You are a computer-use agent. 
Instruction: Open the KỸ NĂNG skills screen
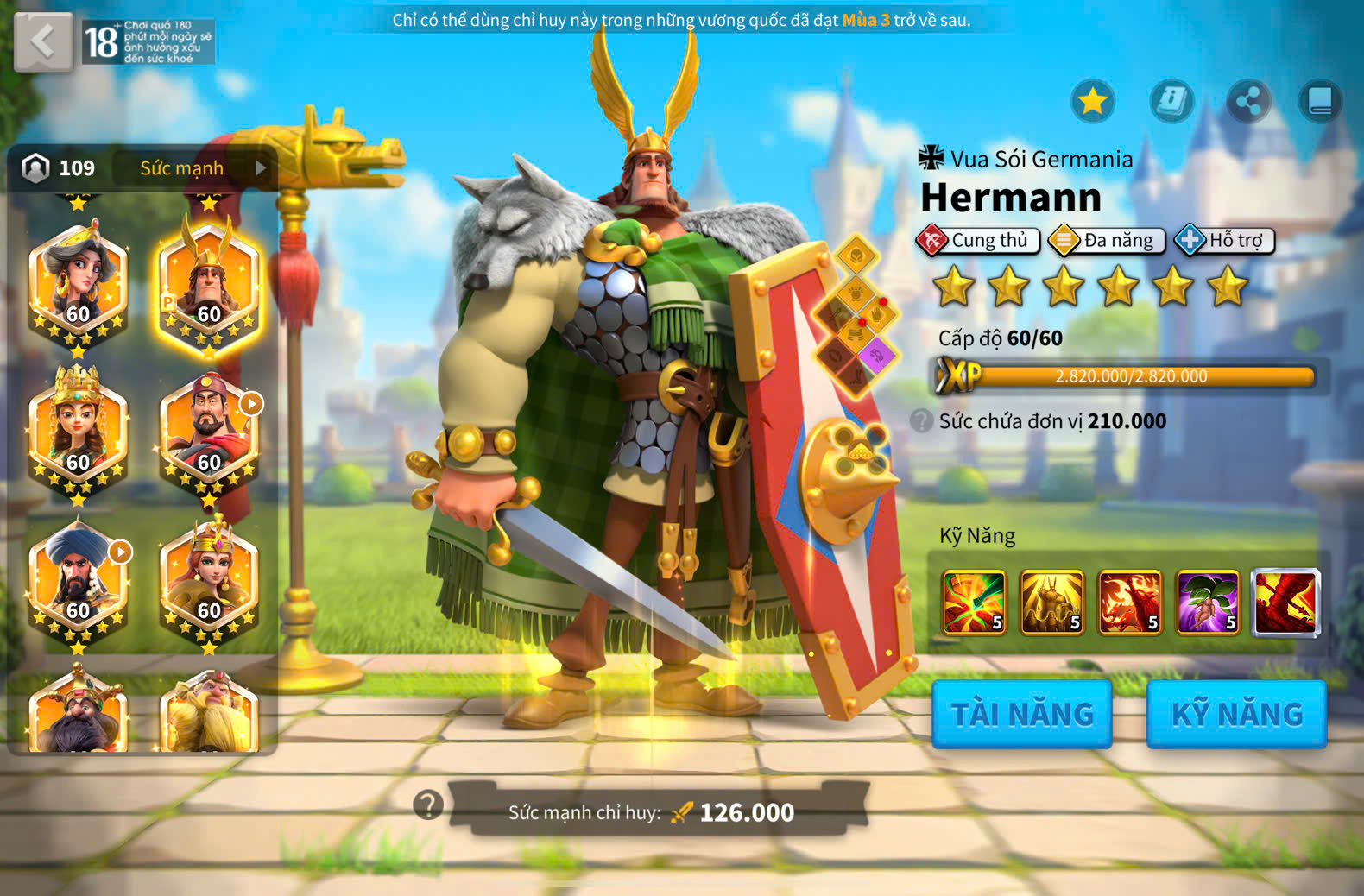1236,714
